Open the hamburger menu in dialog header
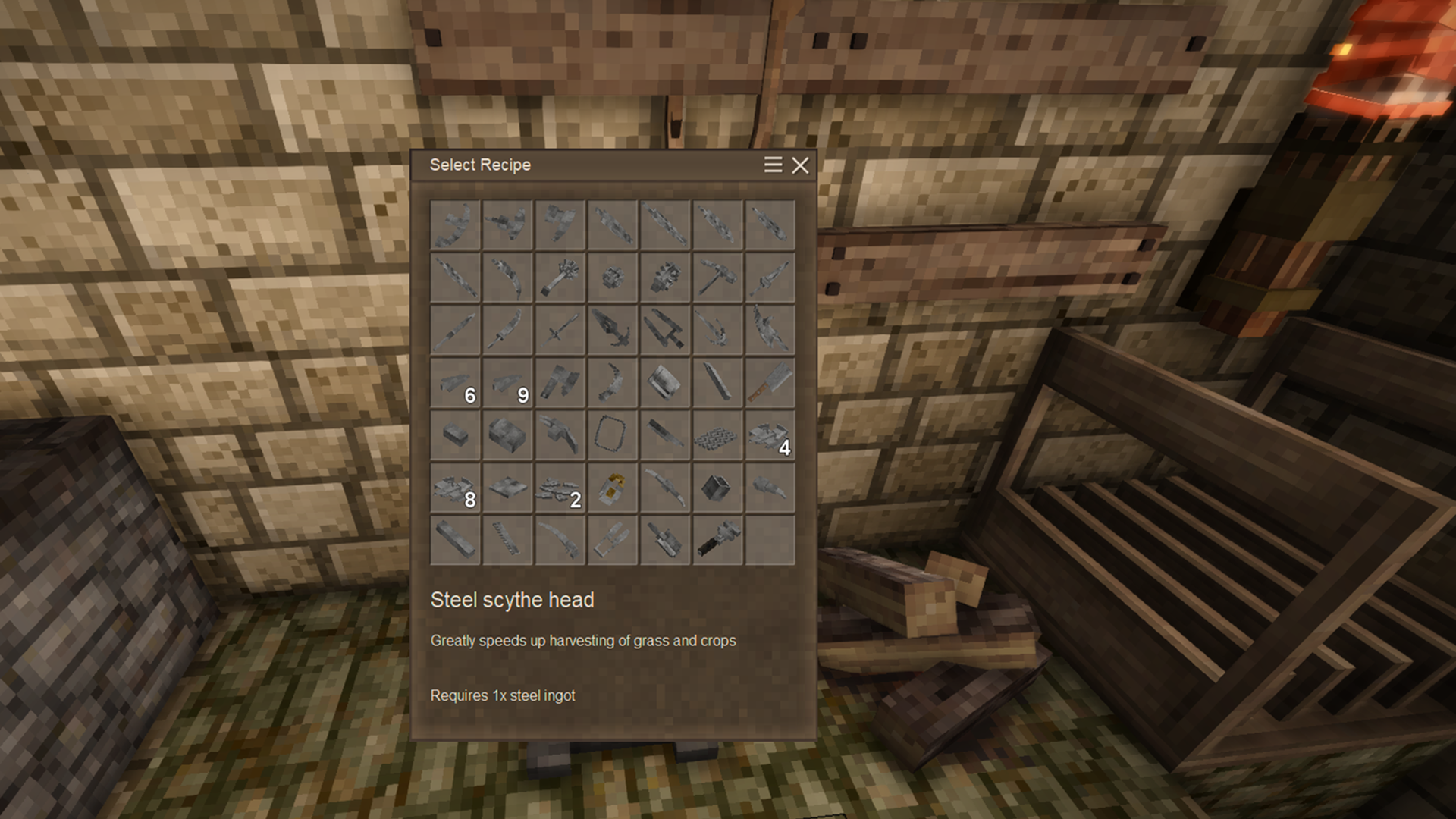The width and height of the screenshot is (1456, 819). (773, 165)
